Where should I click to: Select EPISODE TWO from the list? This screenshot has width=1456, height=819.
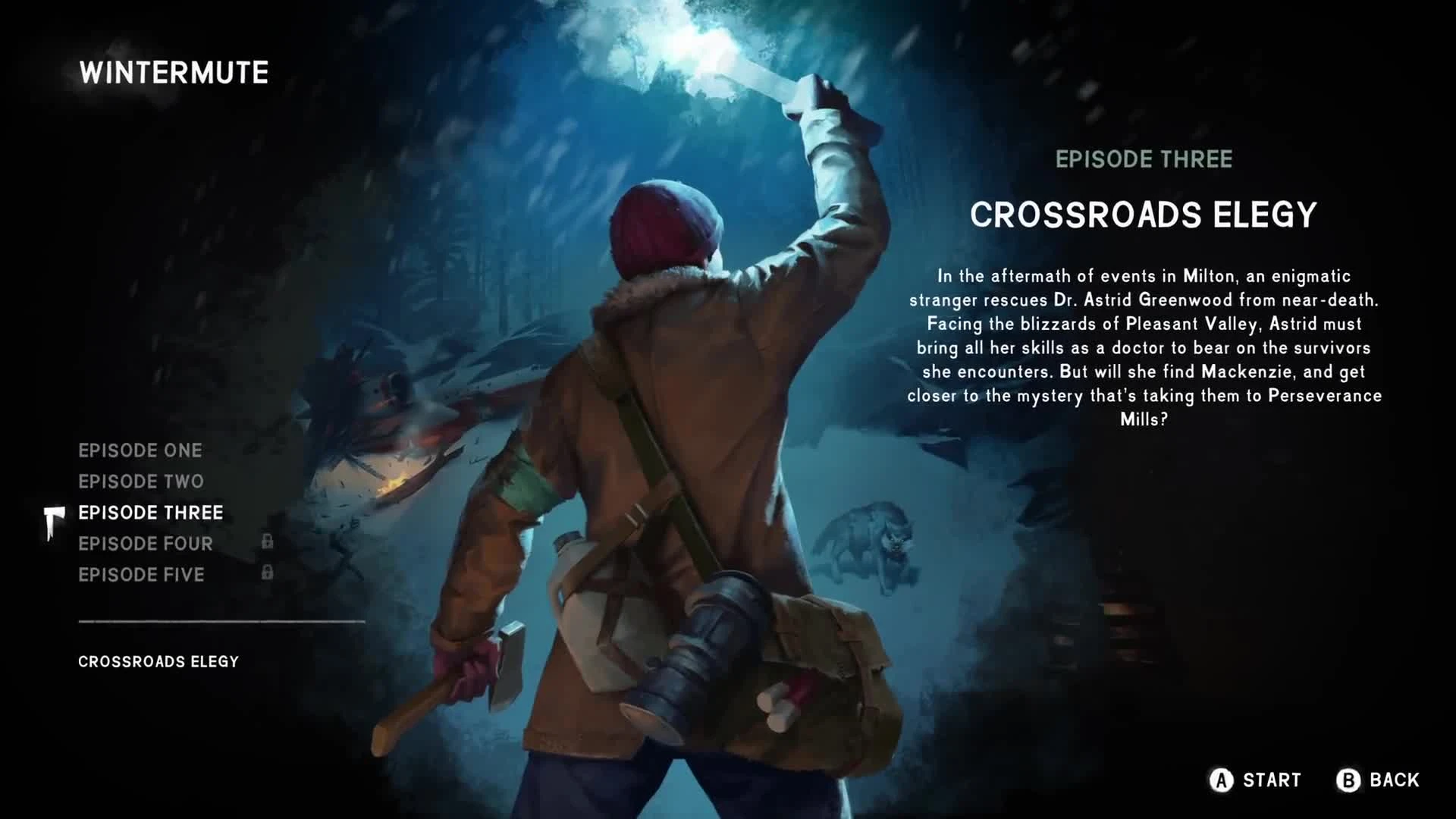click(141, 481)
